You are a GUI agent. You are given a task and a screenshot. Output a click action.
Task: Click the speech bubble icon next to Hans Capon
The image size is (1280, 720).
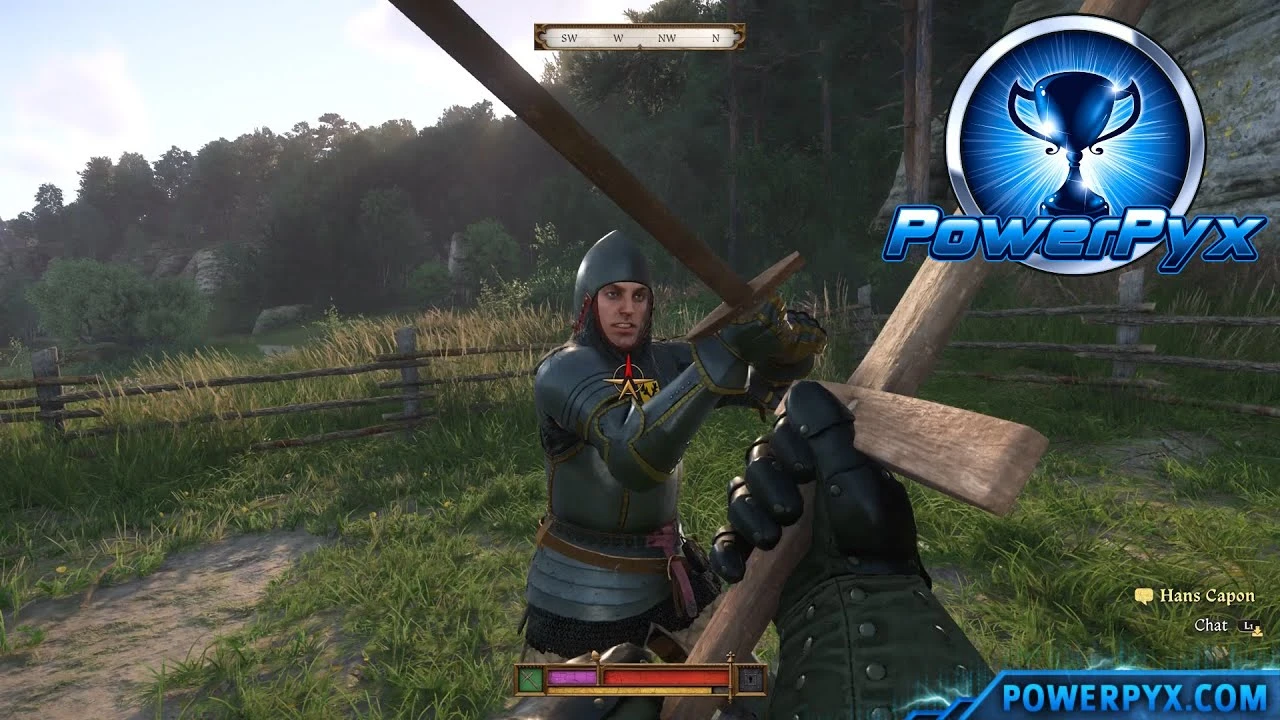[x=1144, y=596]
